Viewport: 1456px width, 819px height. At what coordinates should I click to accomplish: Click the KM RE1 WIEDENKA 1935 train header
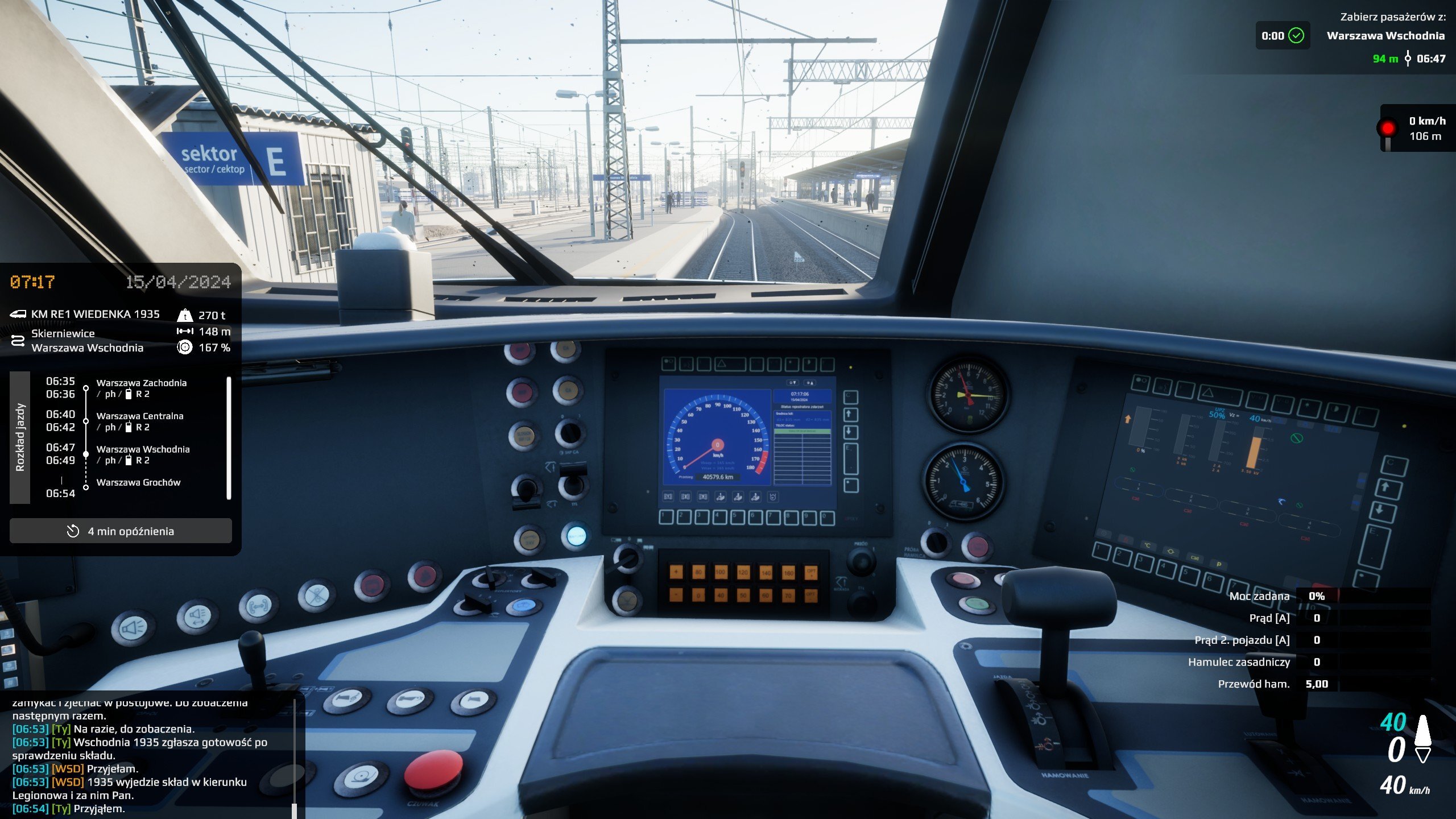95,314
